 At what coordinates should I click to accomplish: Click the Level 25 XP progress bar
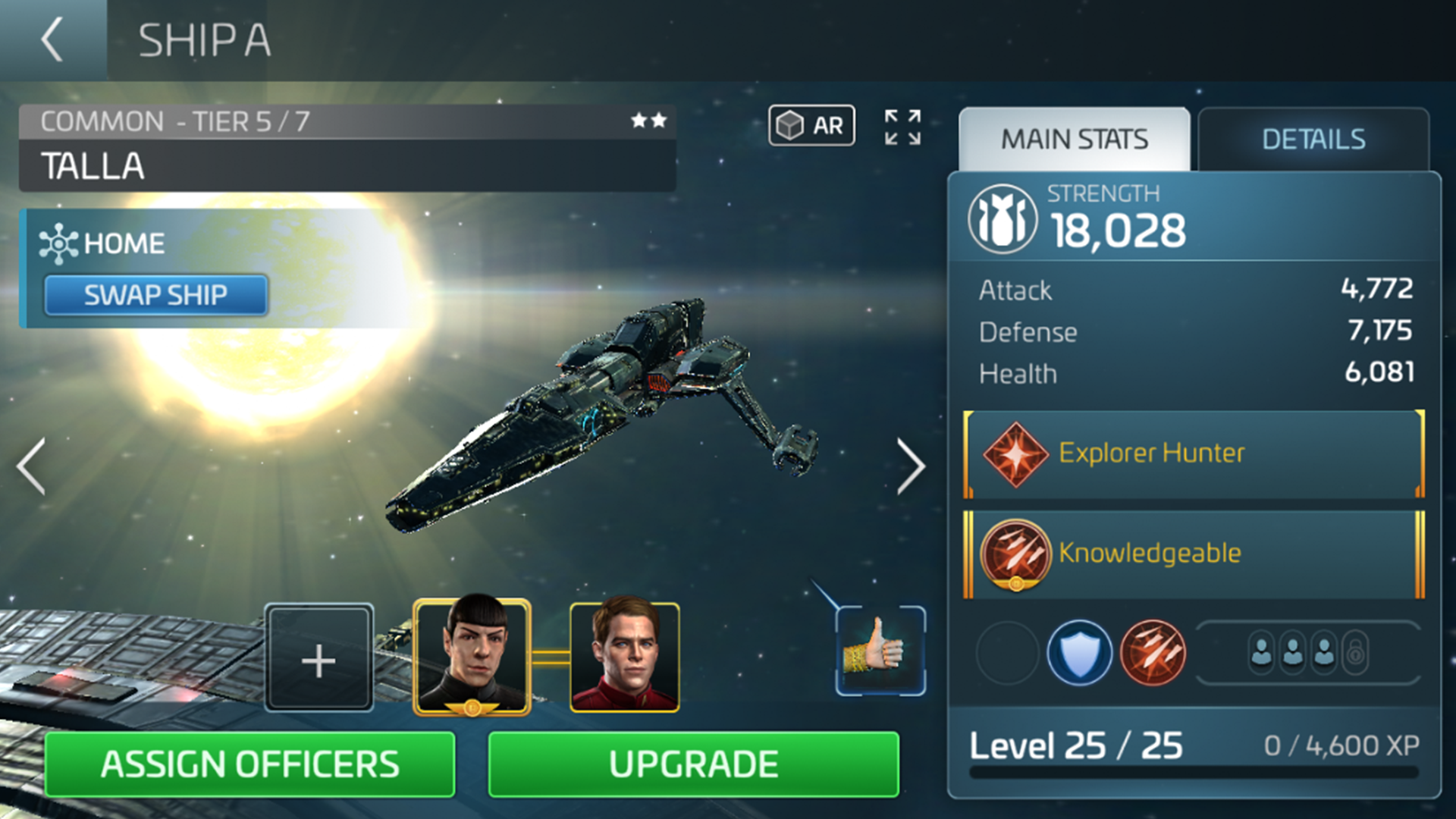click(x=1191, y=773)
